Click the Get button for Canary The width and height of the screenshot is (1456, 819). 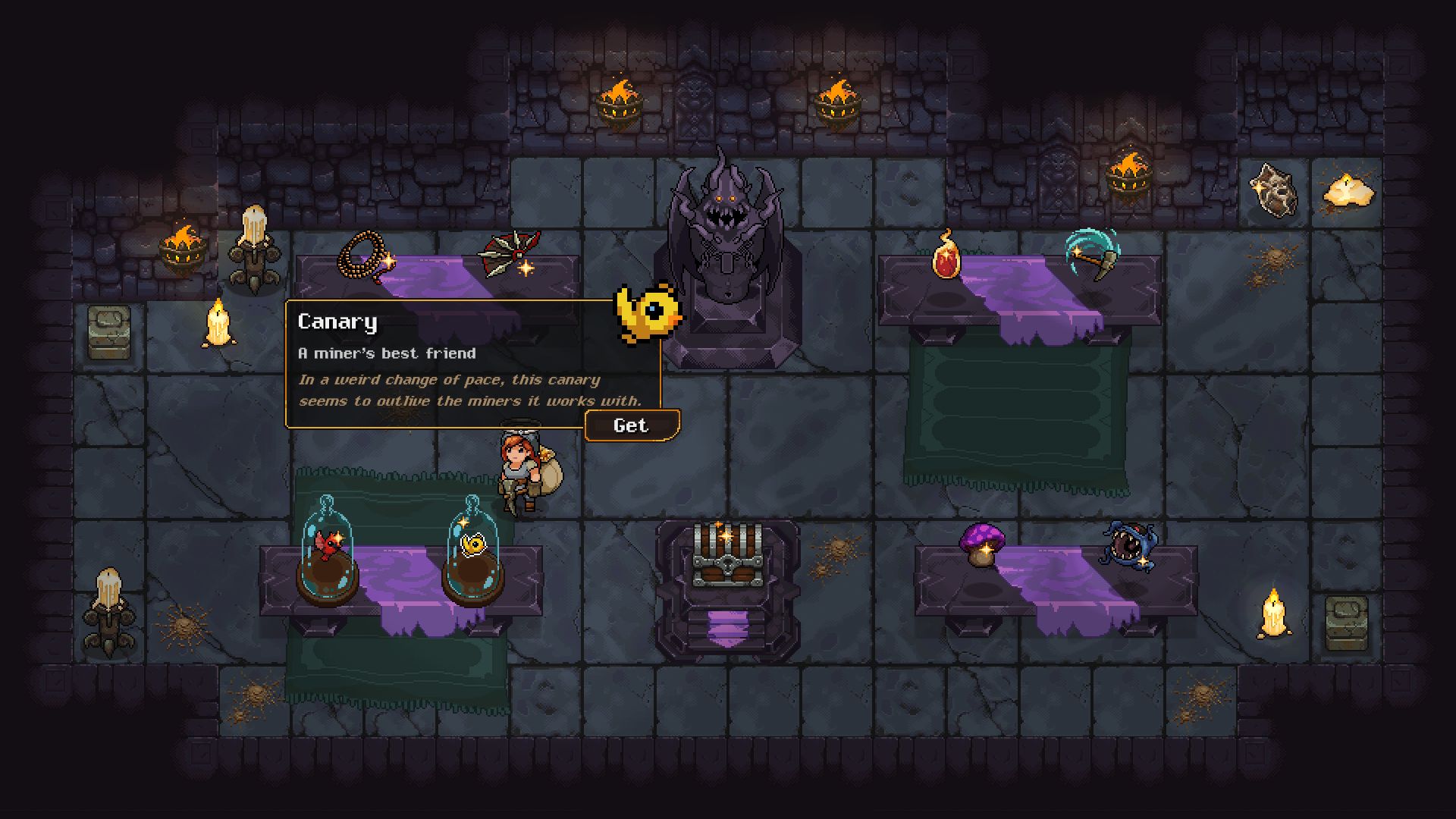coord(631,425)
